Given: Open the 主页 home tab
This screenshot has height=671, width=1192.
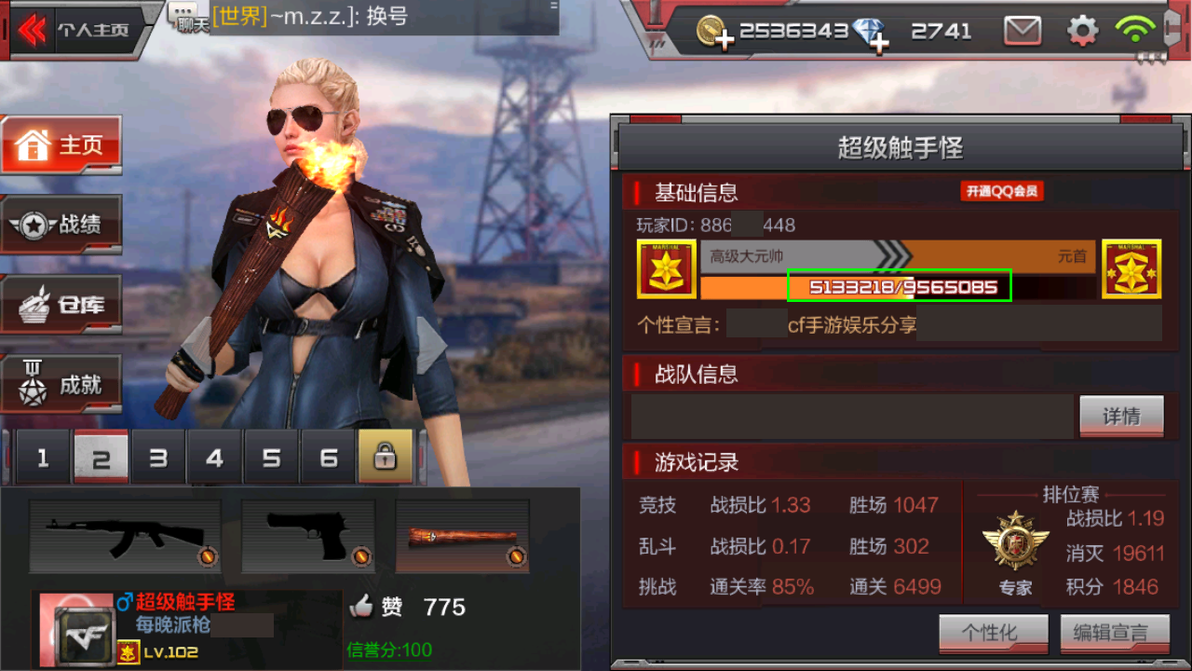Looking at the screenshot, I should tap(62, 146).
